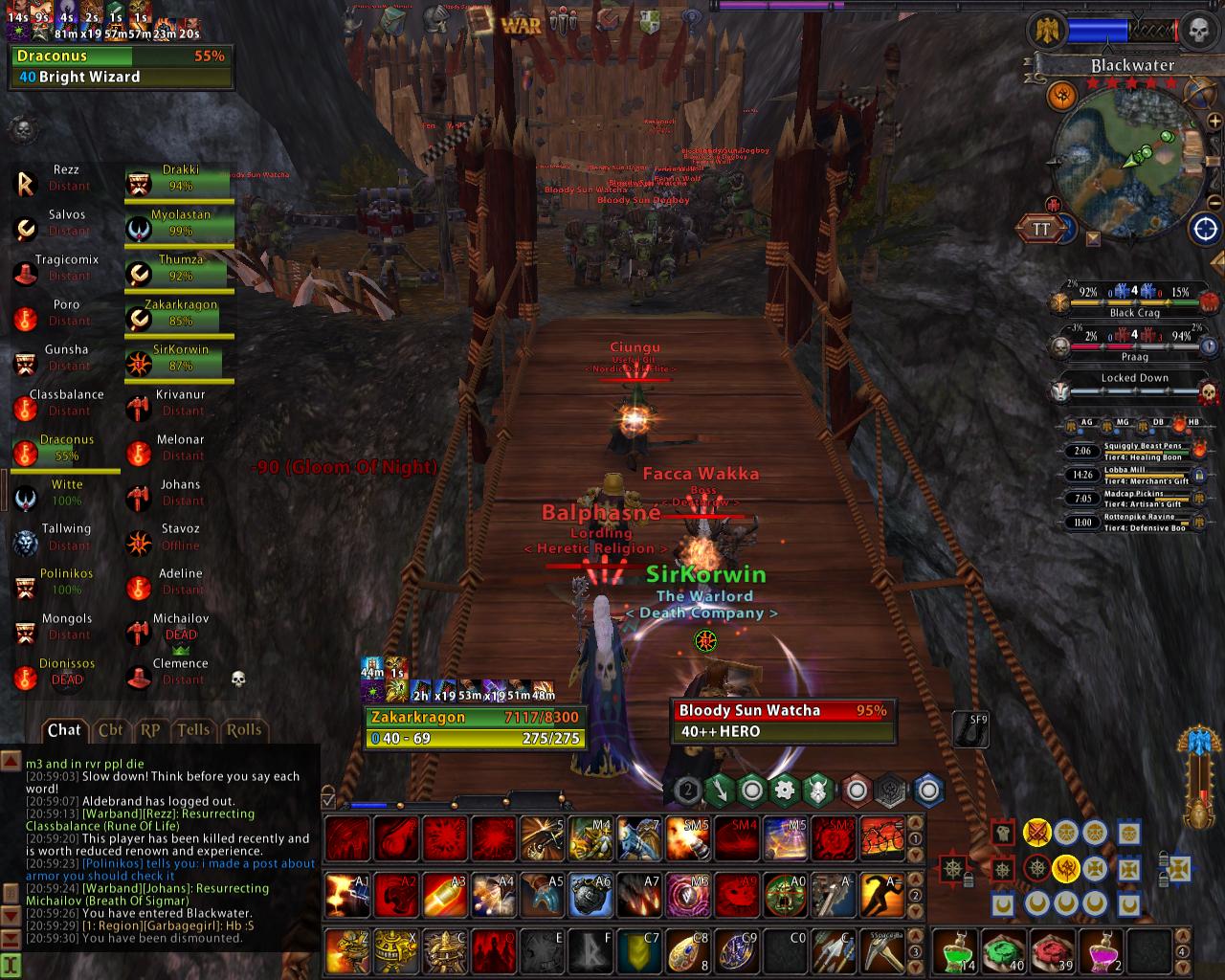Click the minimap zoom-in plus button
Screen dimensions: 1225x980
point(1215,122)
